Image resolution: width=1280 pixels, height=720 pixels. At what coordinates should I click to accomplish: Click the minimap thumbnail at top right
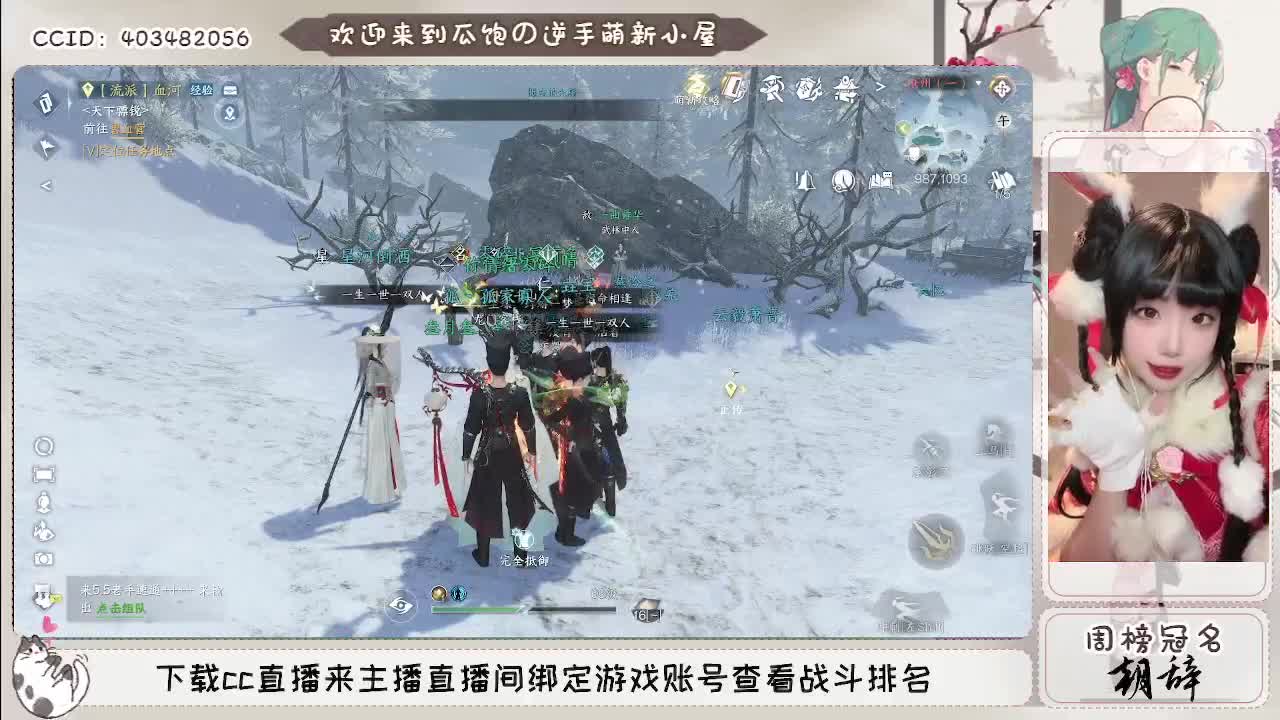pos(943,135)
